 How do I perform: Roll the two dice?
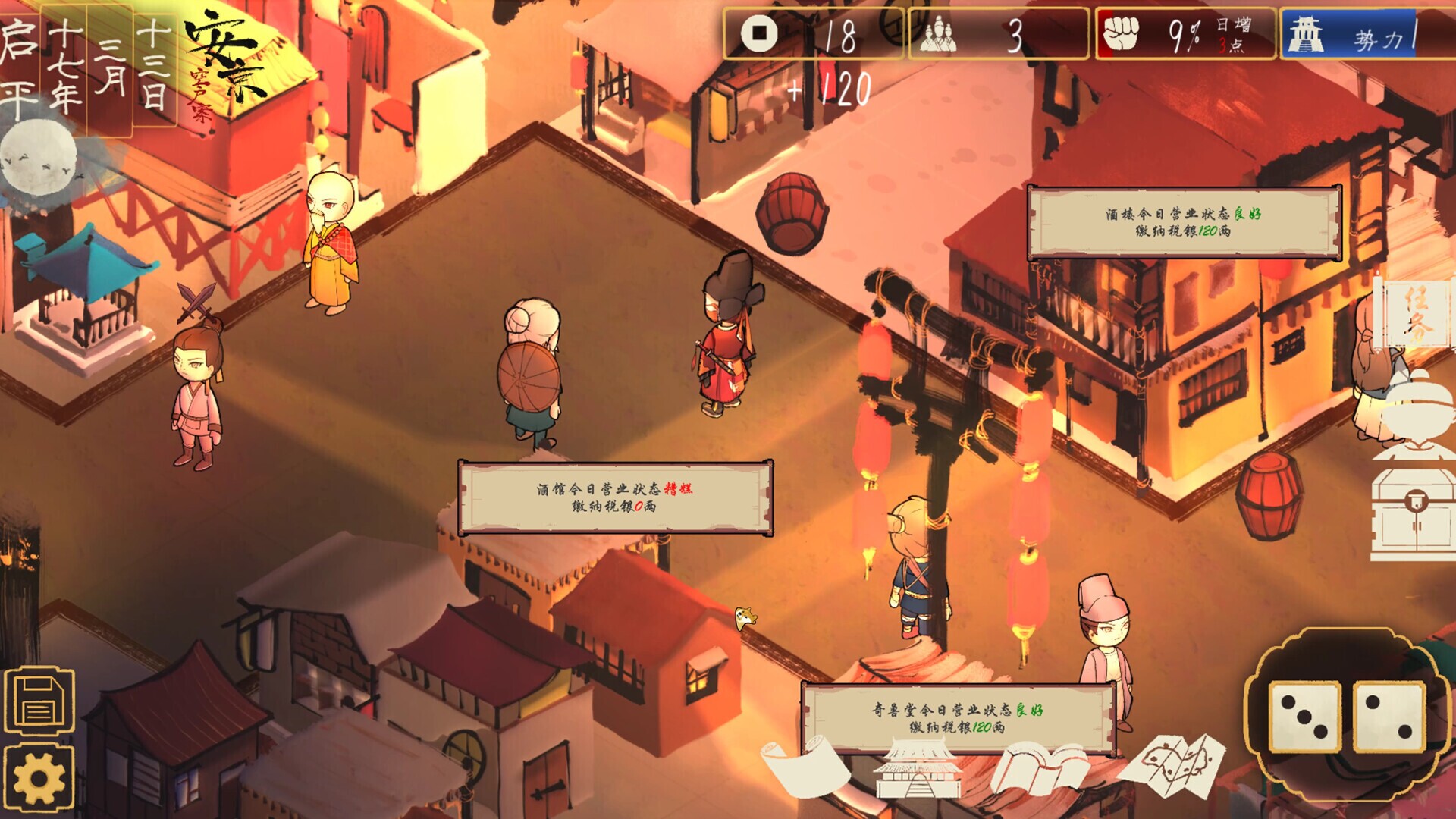(x=1346, y=717)
